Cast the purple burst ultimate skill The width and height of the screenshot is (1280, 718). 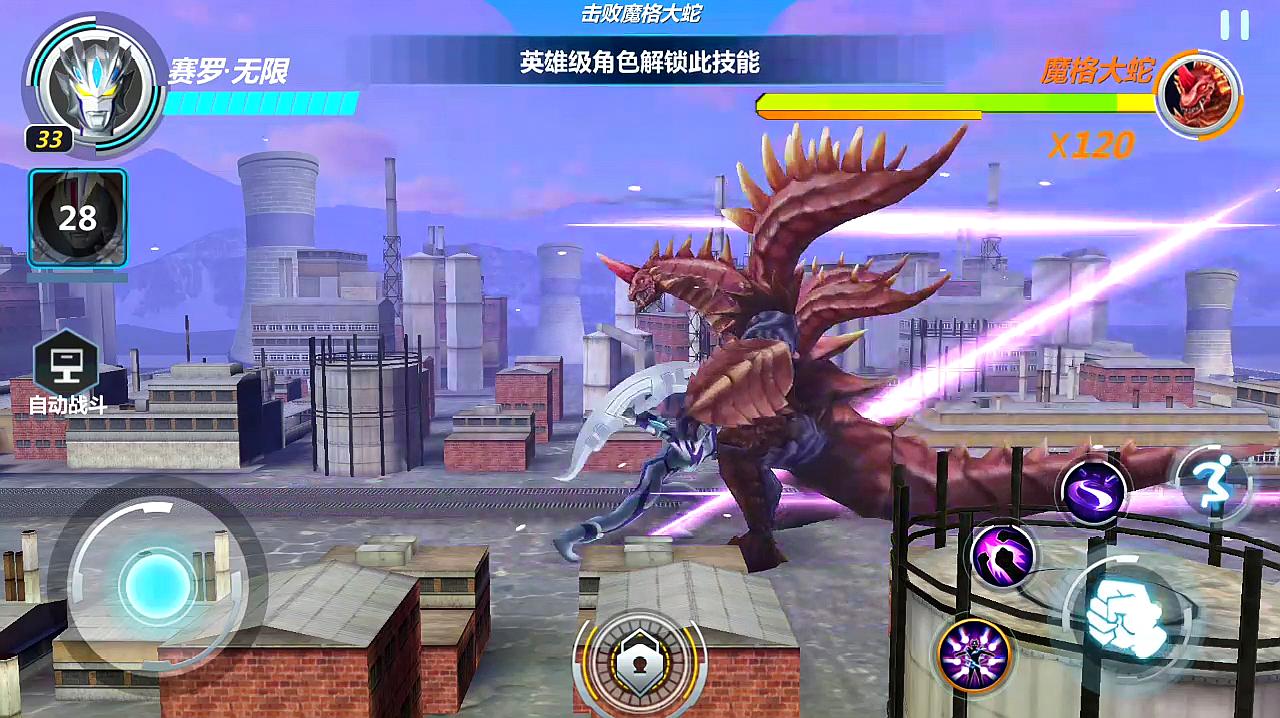click(x=975, y=655)
